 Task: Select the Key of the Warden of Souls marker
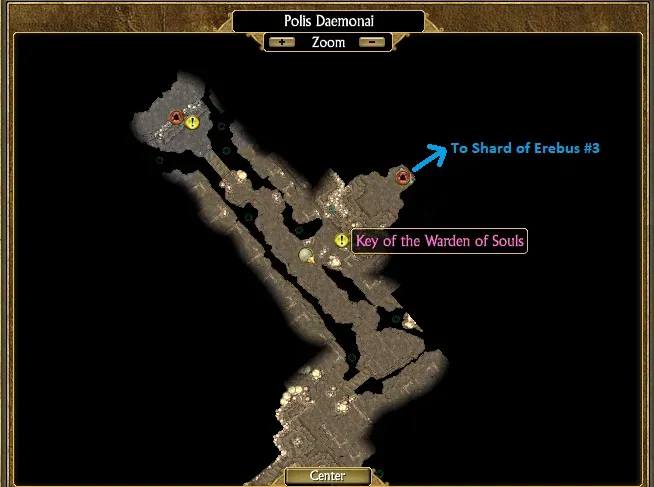pyautogui.click(x=342, y=241)
